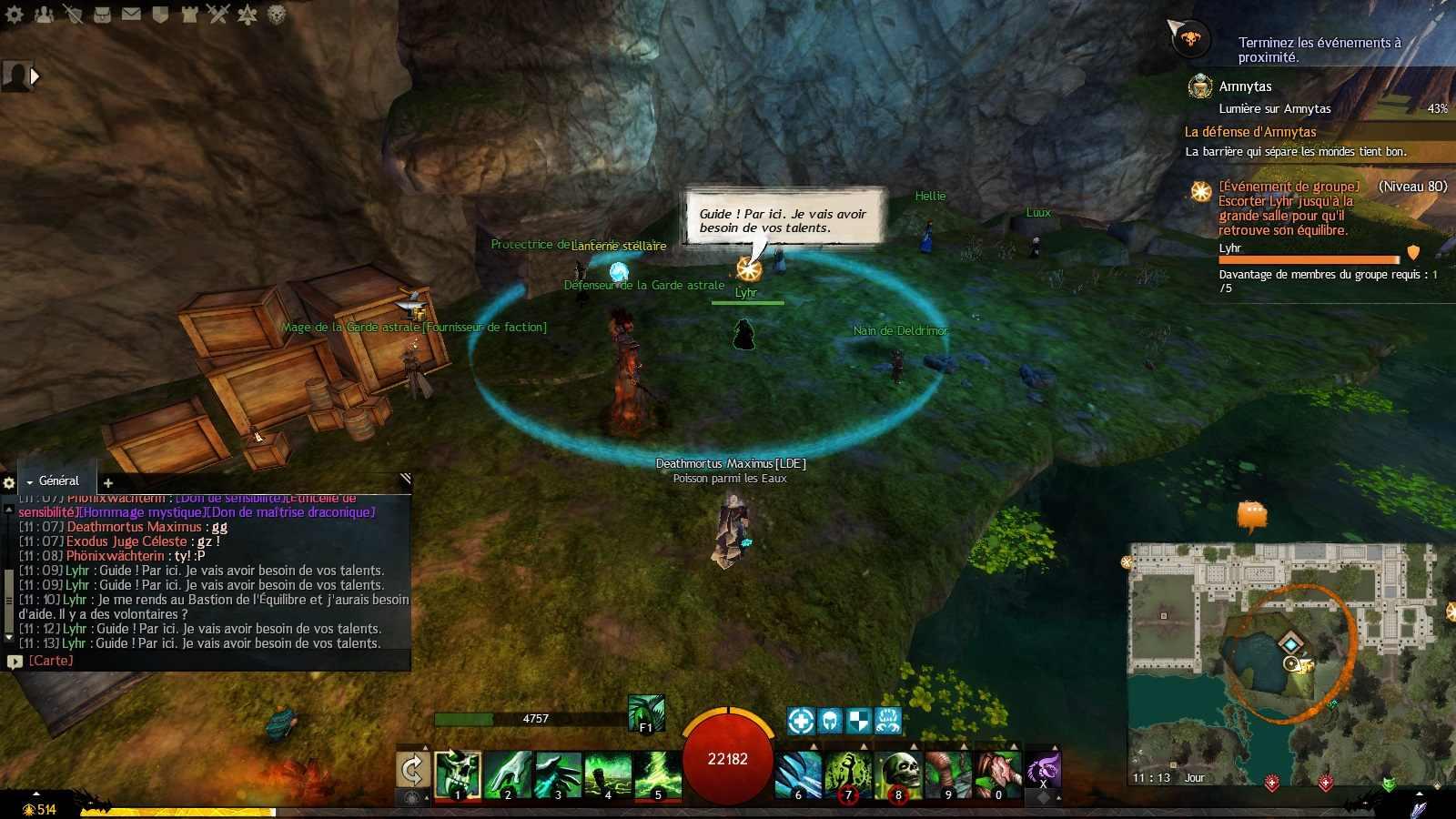1456x819 pixels.
Task: Switch to the Général chat tab
Action: (58, 480)
